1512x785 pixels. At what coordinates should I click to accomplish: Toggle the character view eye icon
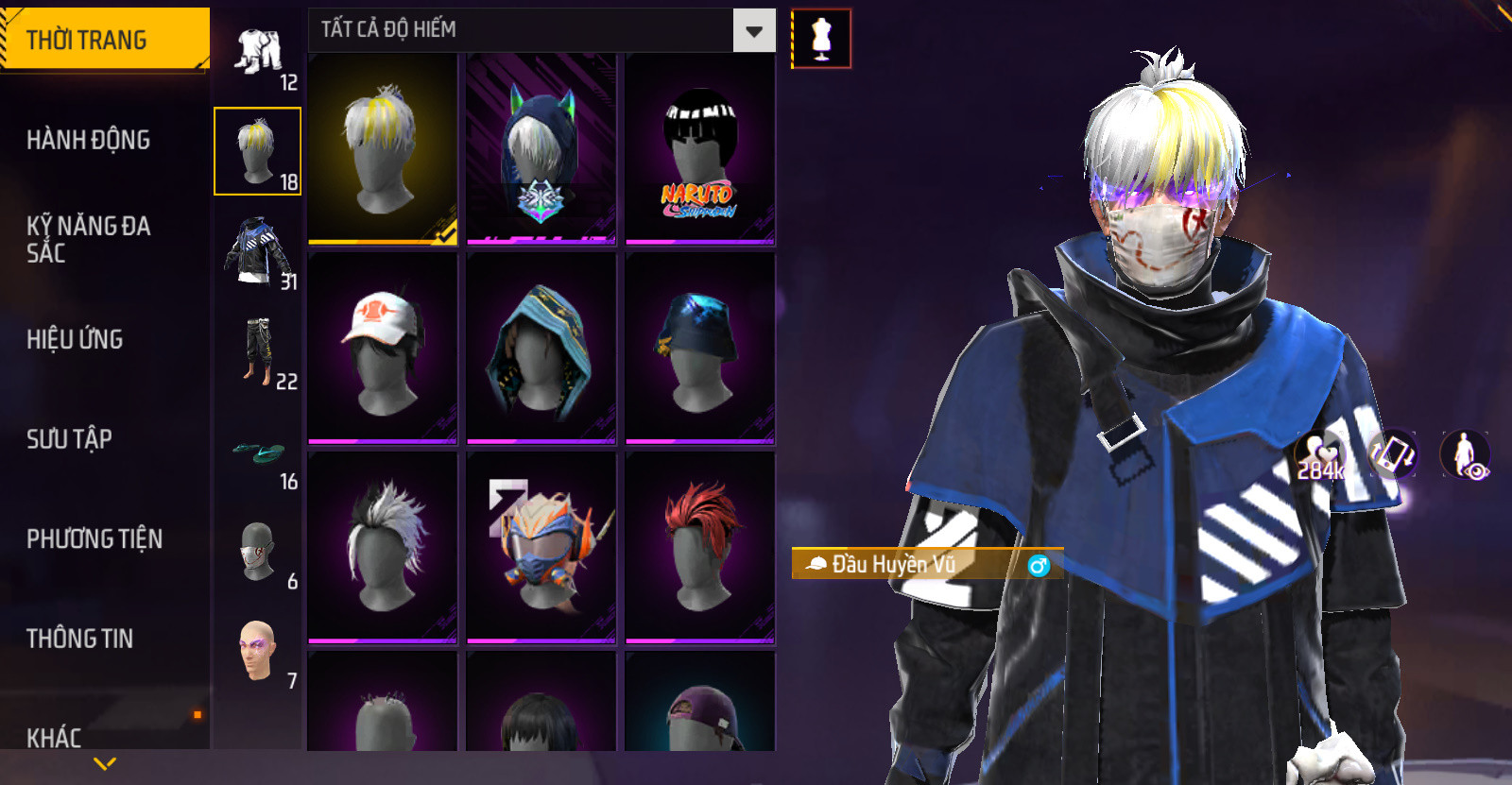tap(1466, 454)
